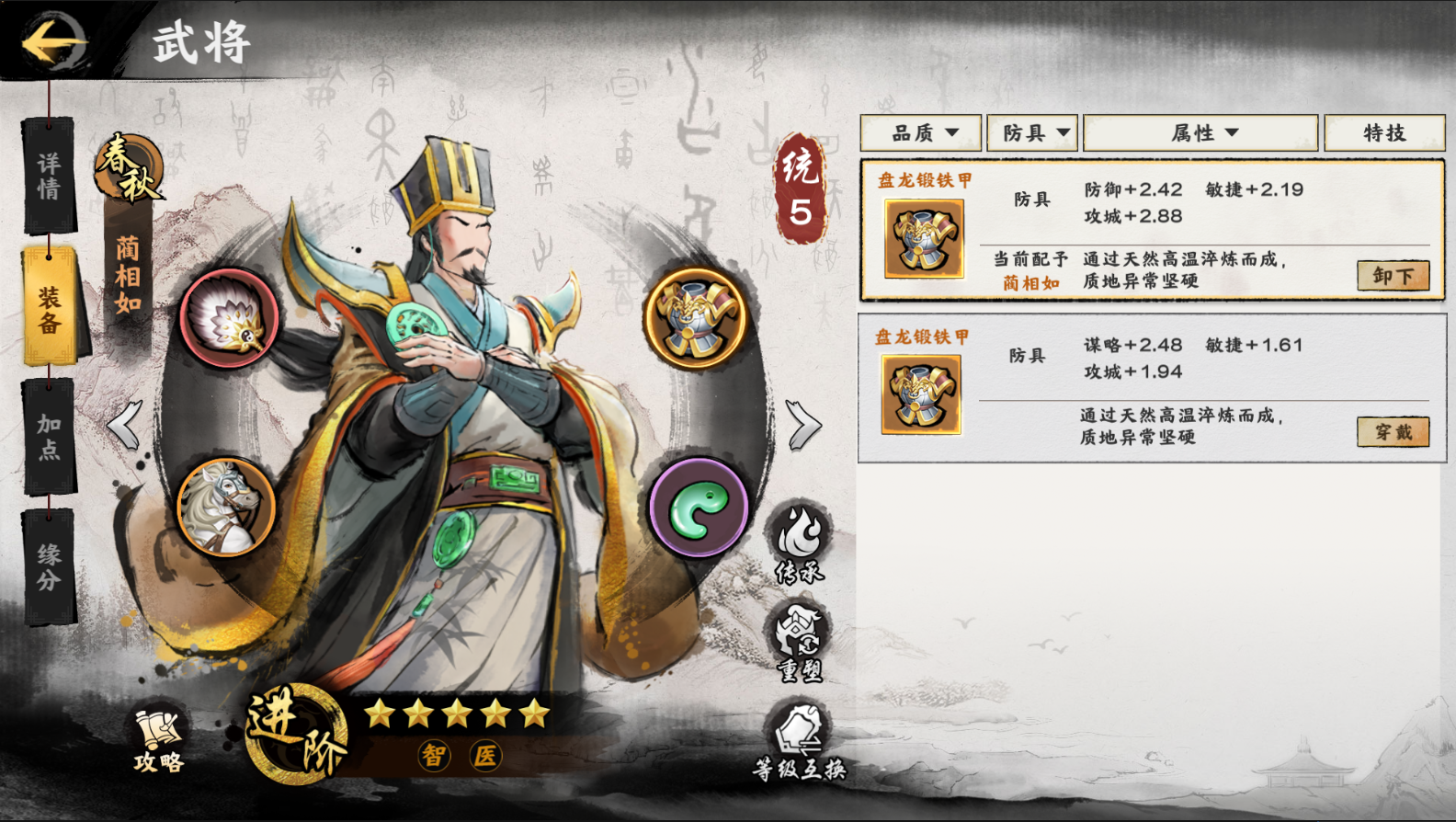
Task: Select the green jade accessory slot
Action: point(699,508)
